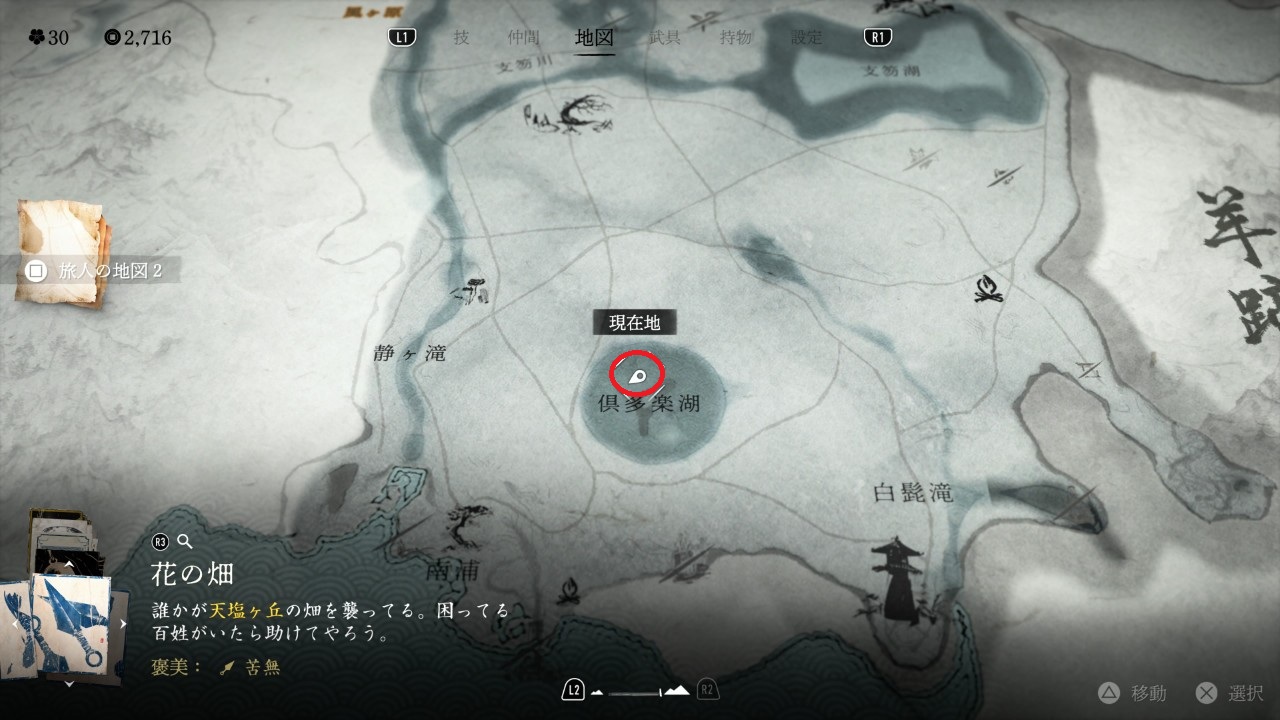Select the white current-location marker on the map
Screen dimensions: 1280x720
pos(638,376)
